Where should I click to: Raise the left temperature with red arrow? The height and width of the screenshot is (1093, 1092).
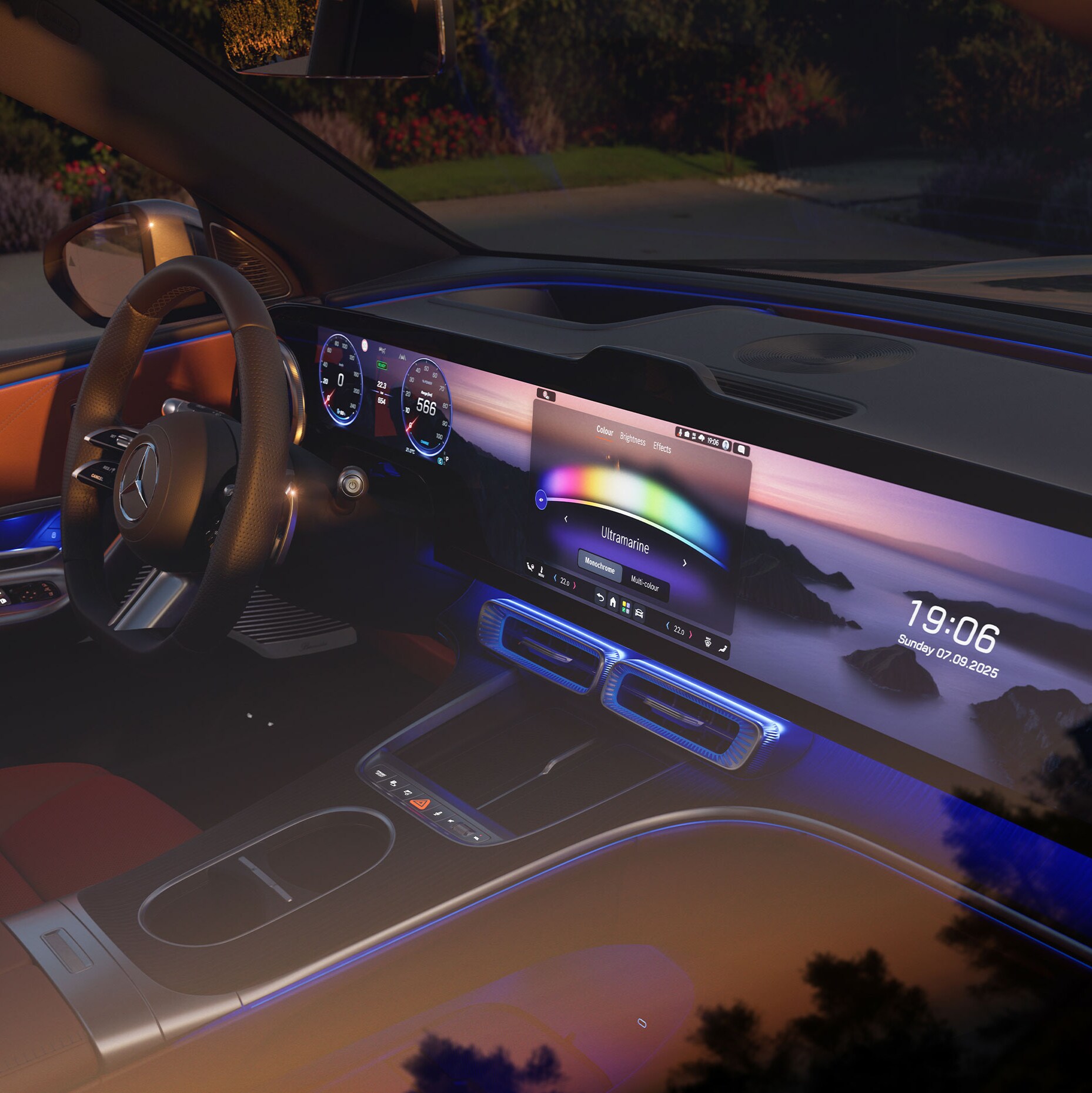tap(575, 585)
